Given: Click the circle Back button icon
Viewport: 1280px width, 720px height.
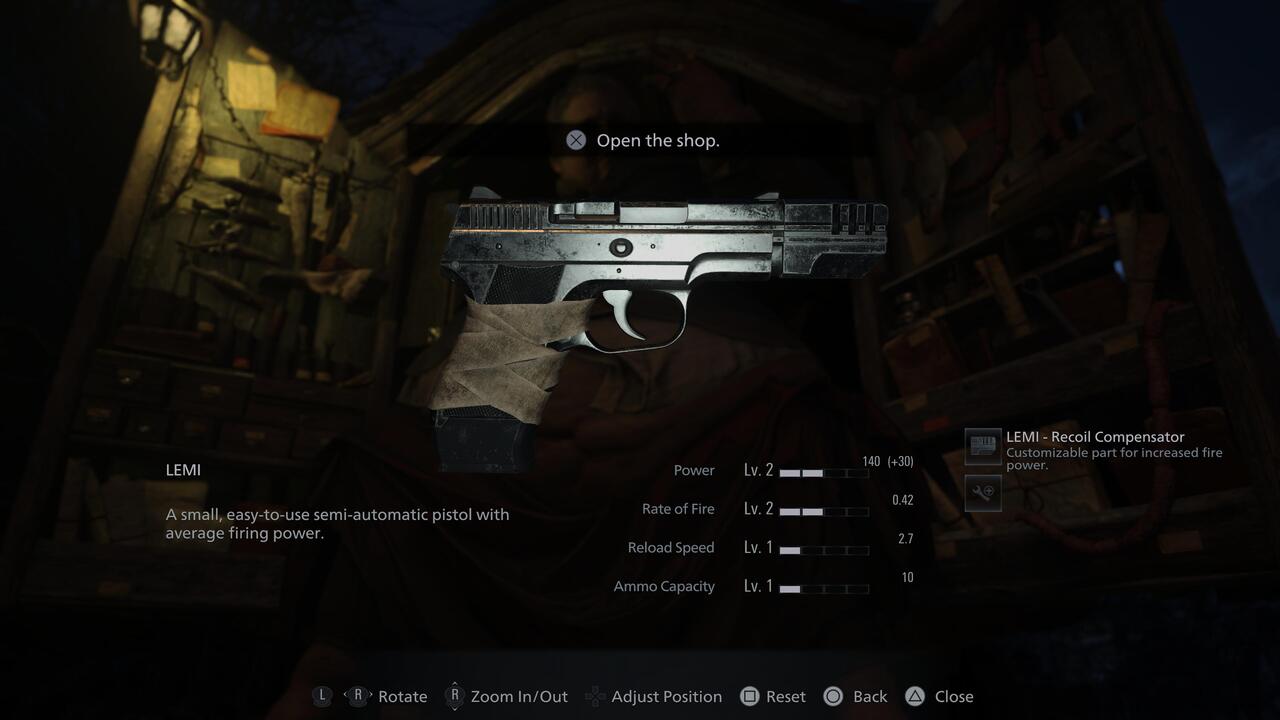Looking at the screenshot, I should point(833,696).
